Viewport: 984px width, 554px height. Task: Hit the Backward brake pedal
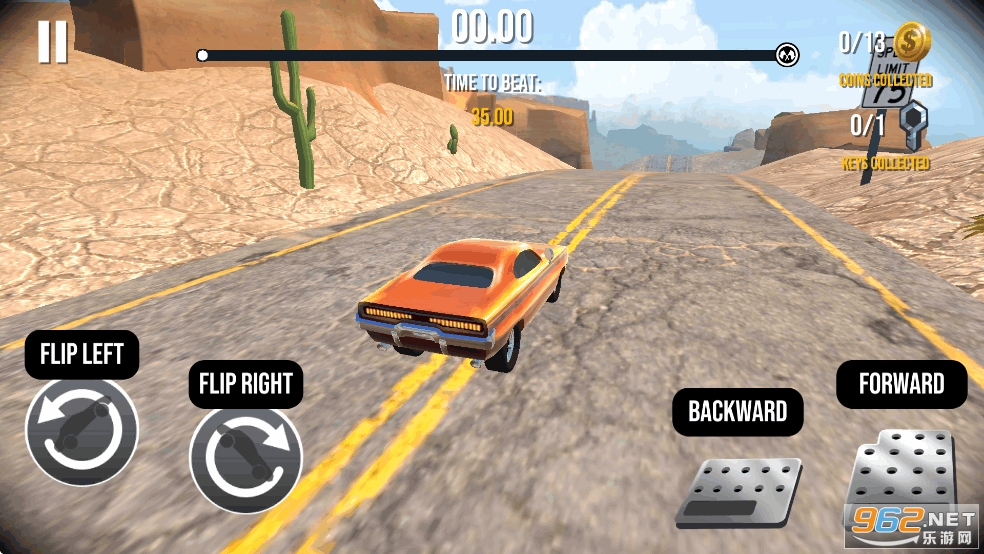point(738,490)
